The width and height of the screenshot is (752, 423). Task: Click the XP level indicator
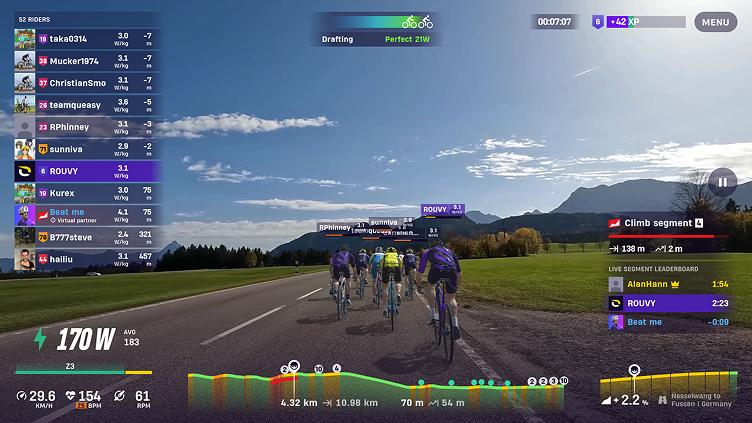[x=638, y=21]
